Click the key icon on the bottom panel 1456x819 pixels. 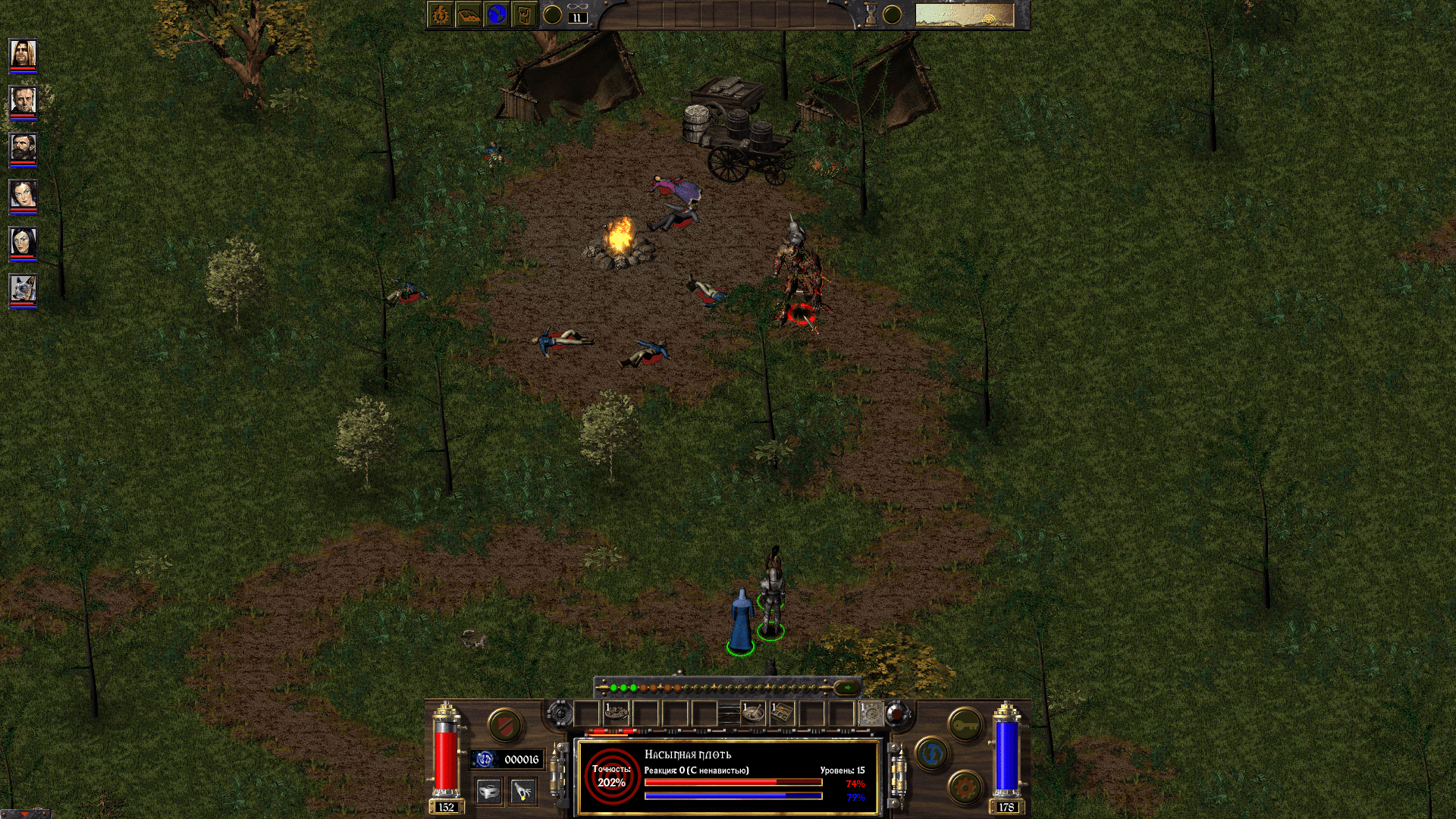[965, 725]
